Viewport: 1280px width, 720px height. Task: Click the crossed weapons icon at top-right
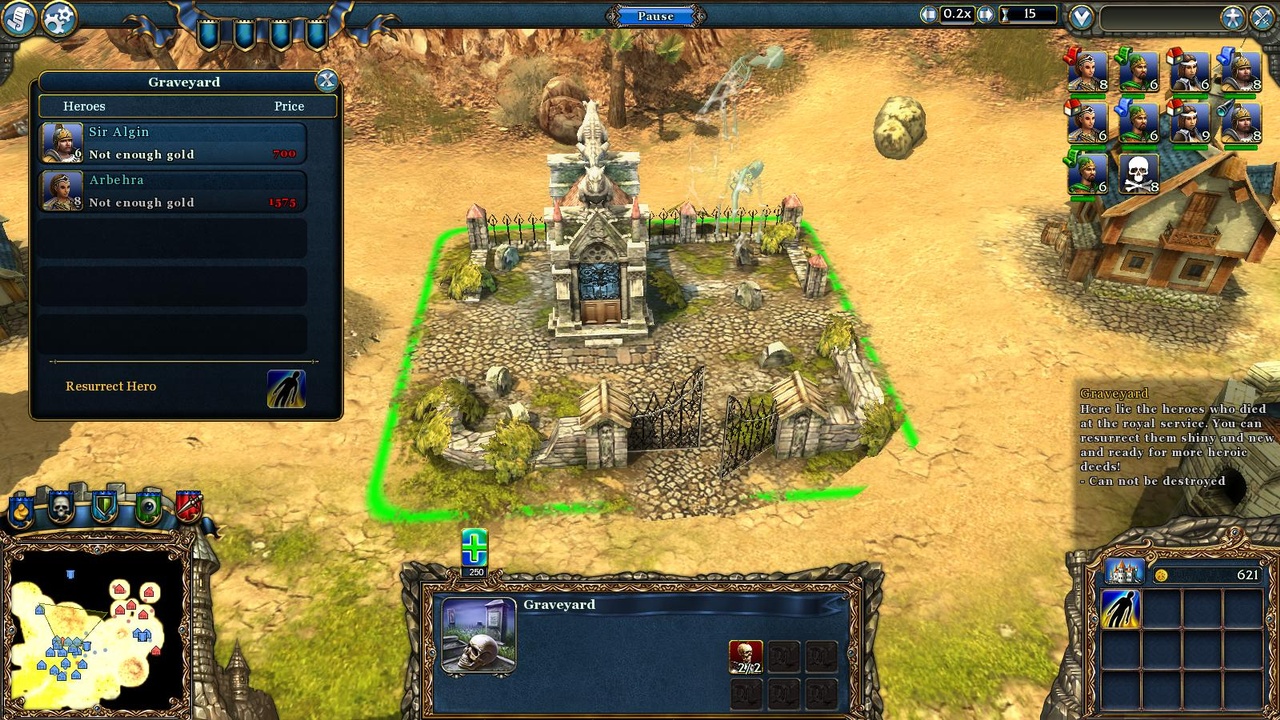pyautogui.click(x=1261, y=15)
